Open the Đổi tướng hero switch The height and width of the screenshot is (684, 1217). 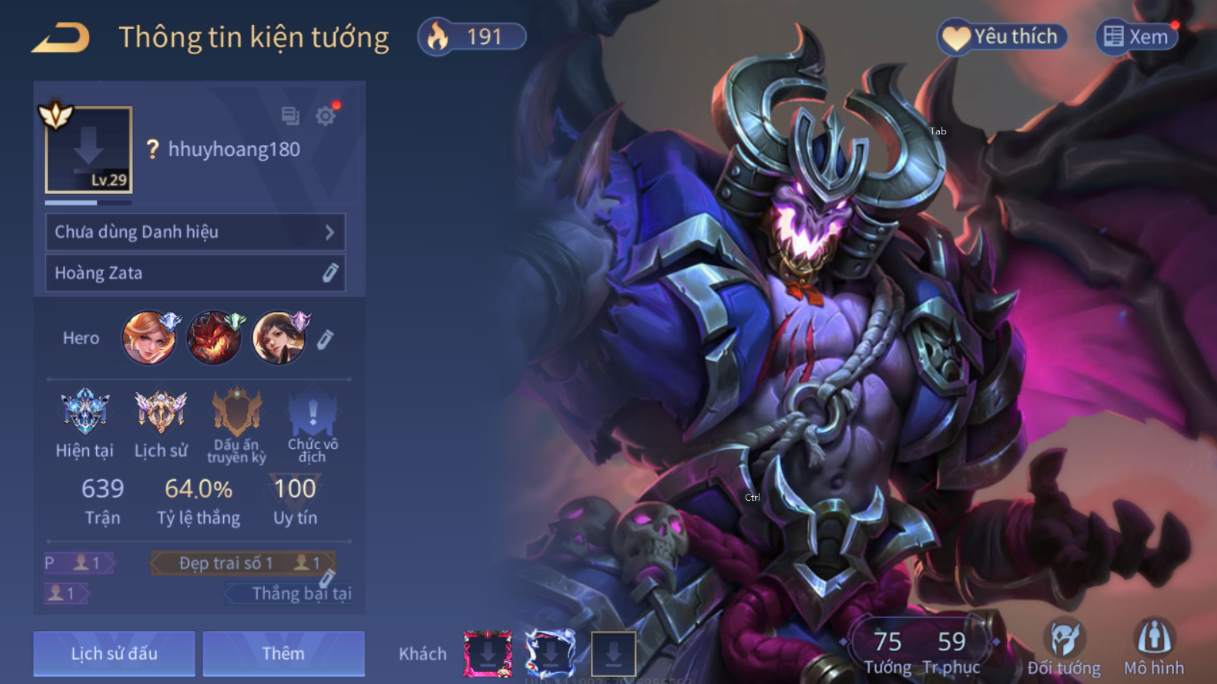point(1063,646)
